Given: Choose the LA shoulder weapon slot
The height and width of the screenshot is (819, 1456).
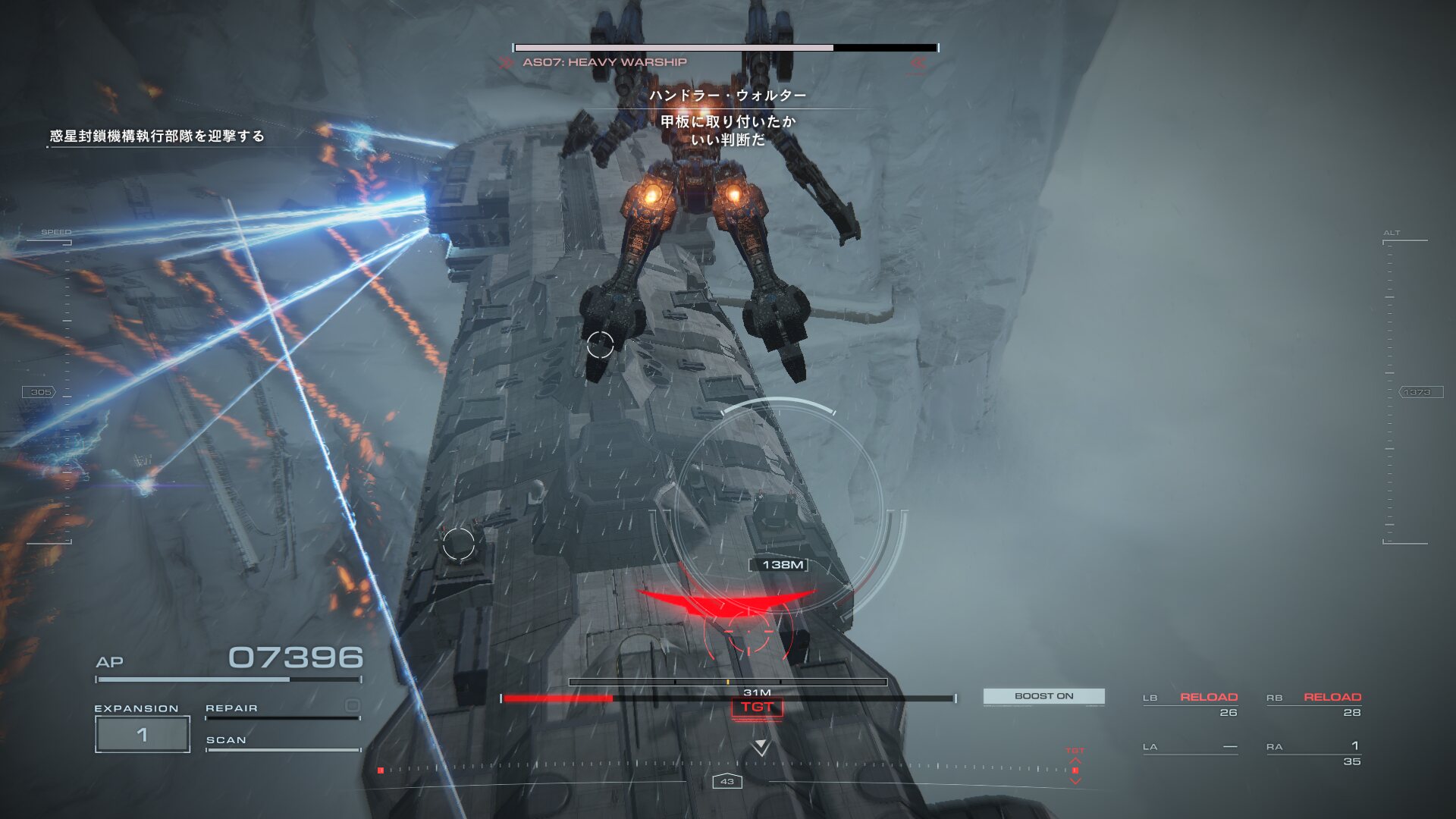Looking at the screenshot, I should click(1190, 748).
